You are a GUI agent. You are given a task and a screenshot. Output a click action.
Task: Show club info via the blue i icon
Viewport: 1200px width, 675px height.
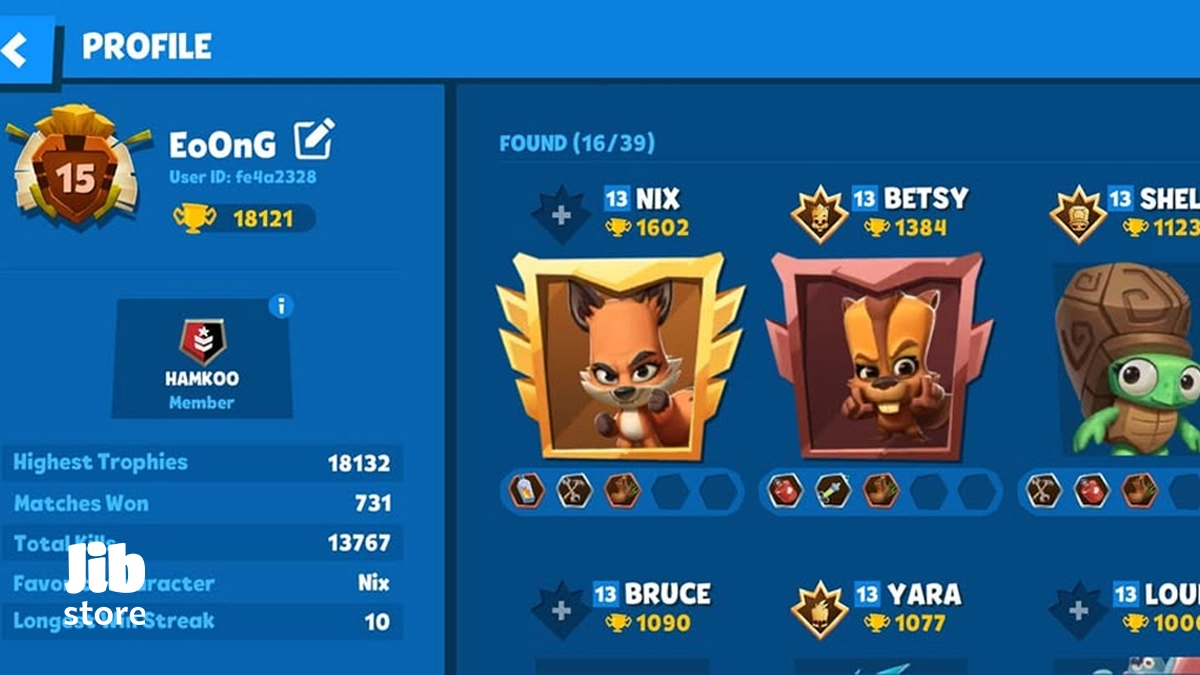pyautogui.click(x=282, y=306)
